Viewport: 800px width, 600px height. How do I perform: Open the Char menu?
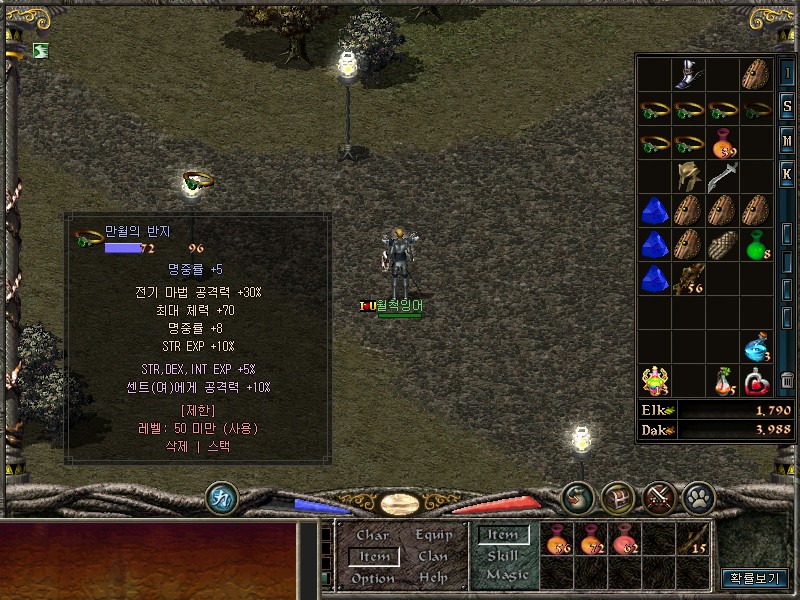point(372,536)
